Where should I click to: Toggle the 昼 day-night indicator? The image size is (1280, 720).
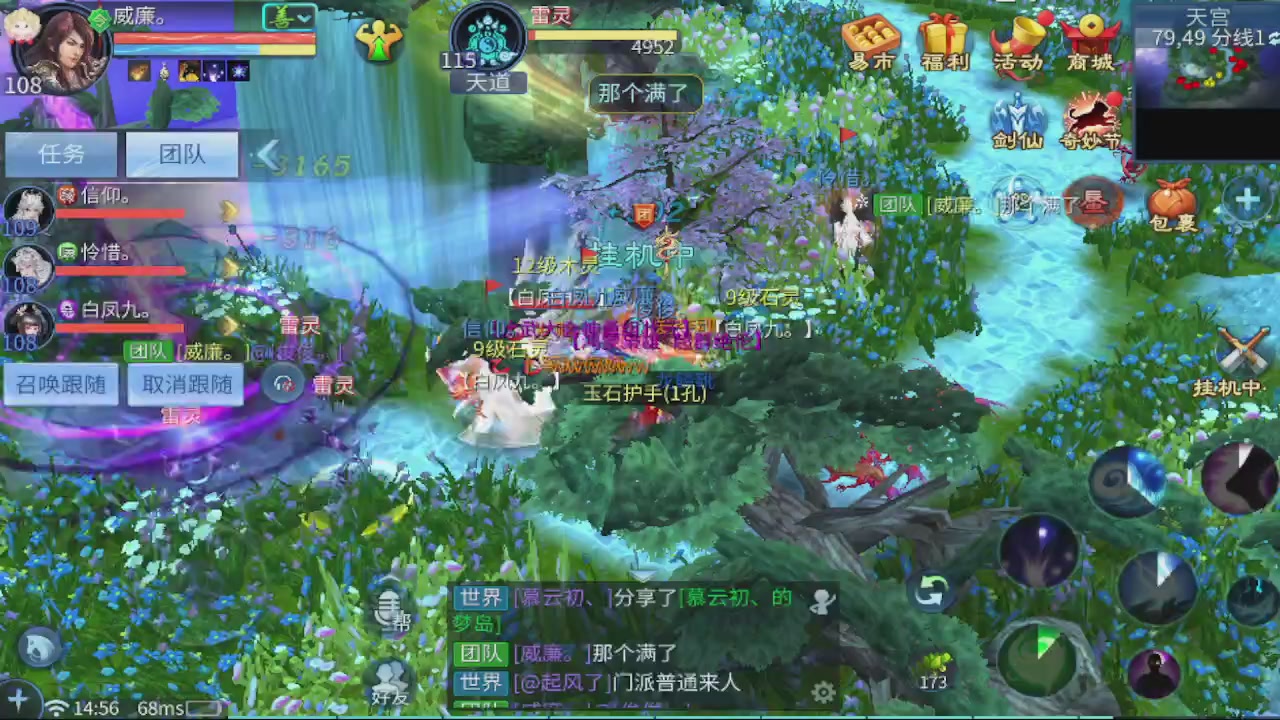1094,203
